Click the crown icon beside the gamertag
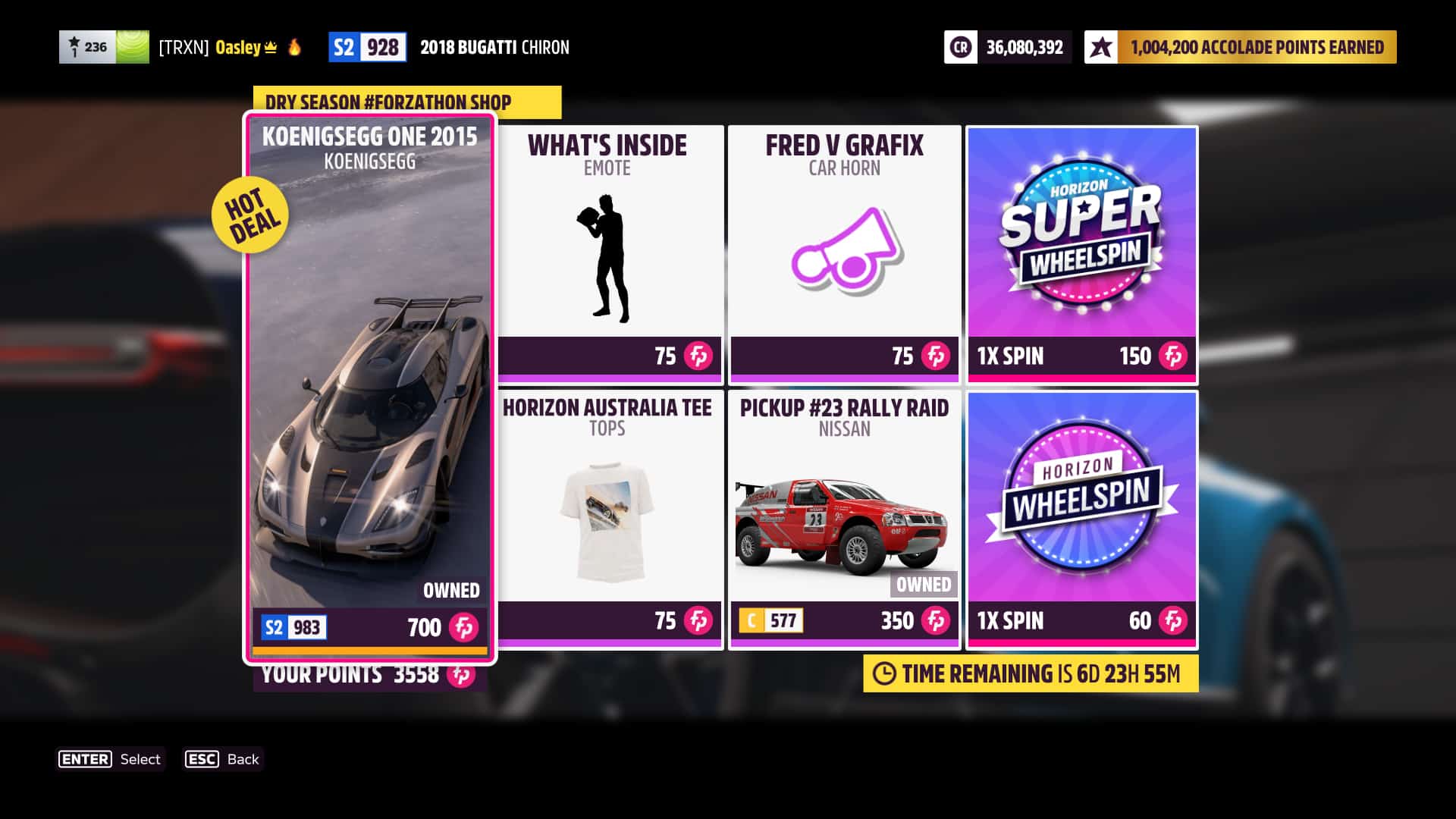The width and height of the screenshot is (1456, 819). tap(271, 47)
